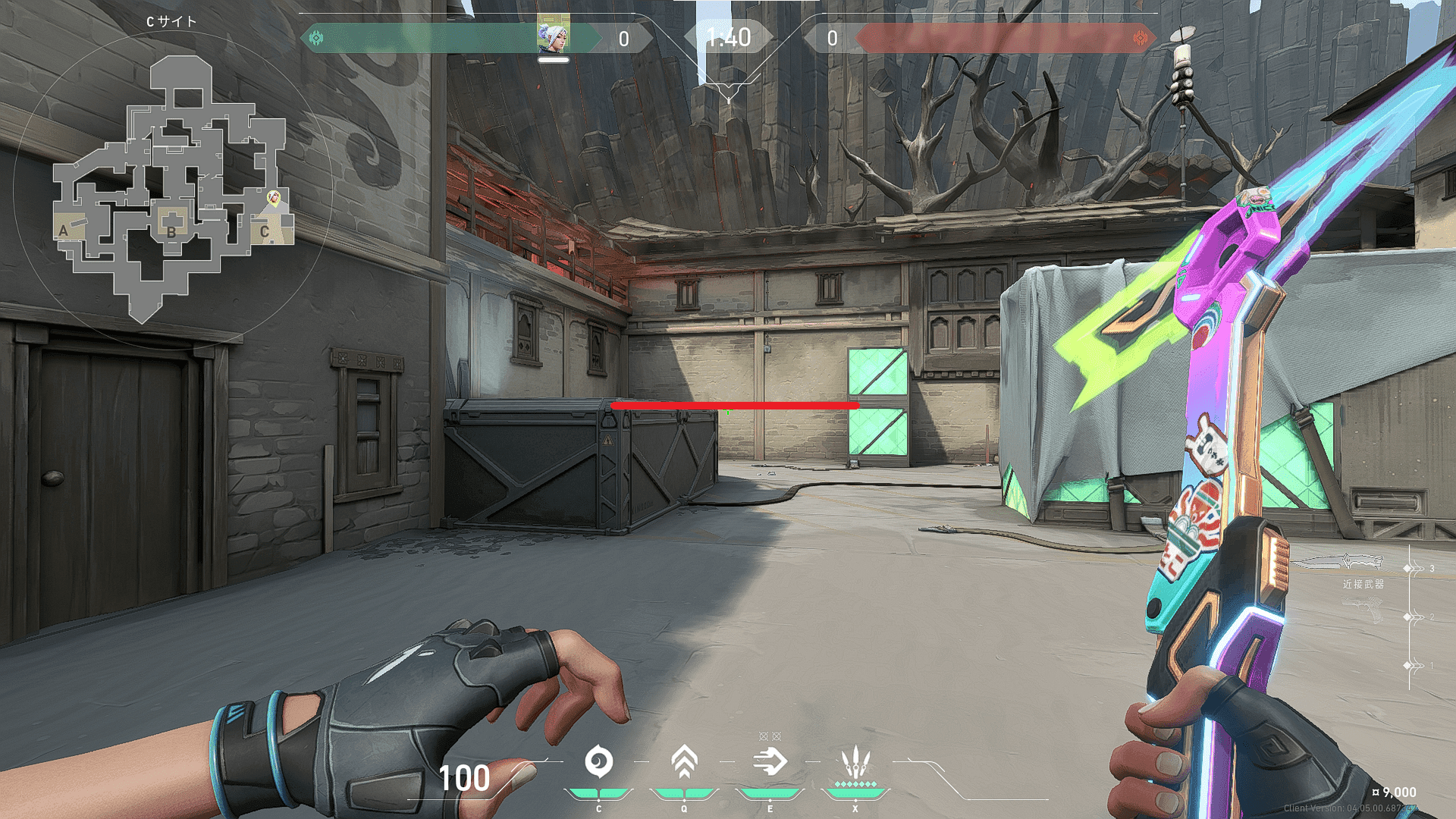
Task: Select the C site marker on minimap
Action: [x=265, y=231]
